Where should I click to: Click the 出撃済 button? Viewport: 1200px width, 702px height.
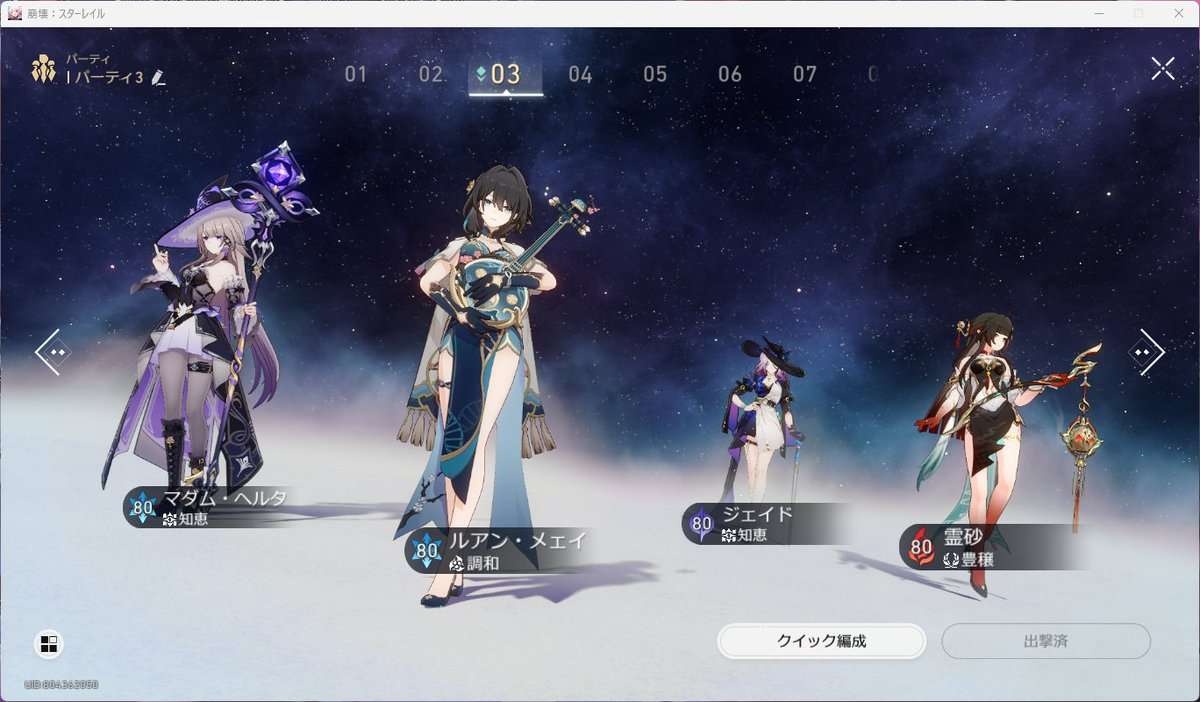click(1045, 641)
